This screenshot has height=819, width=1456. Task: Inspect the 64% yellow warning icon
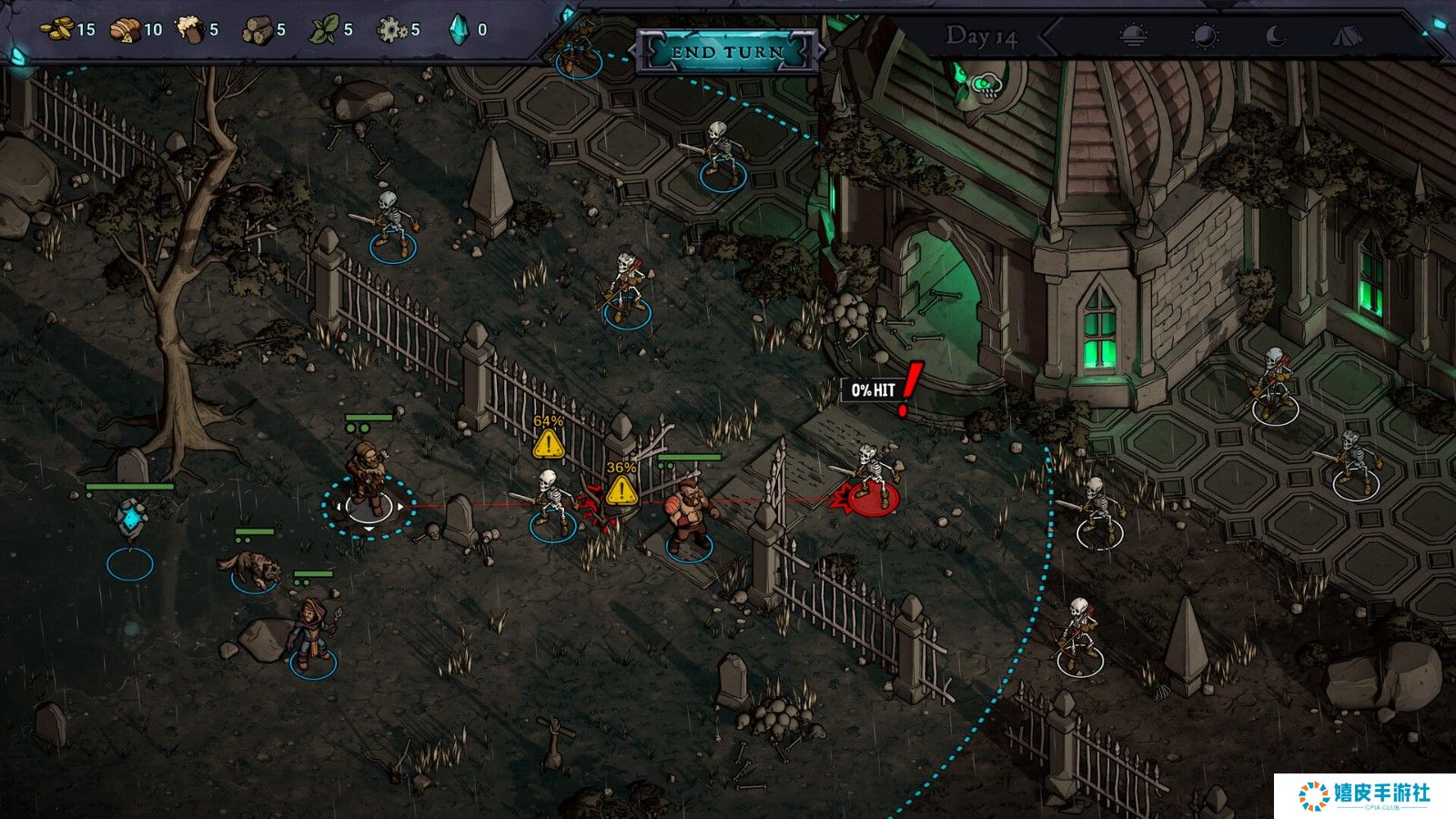point(548,444)
